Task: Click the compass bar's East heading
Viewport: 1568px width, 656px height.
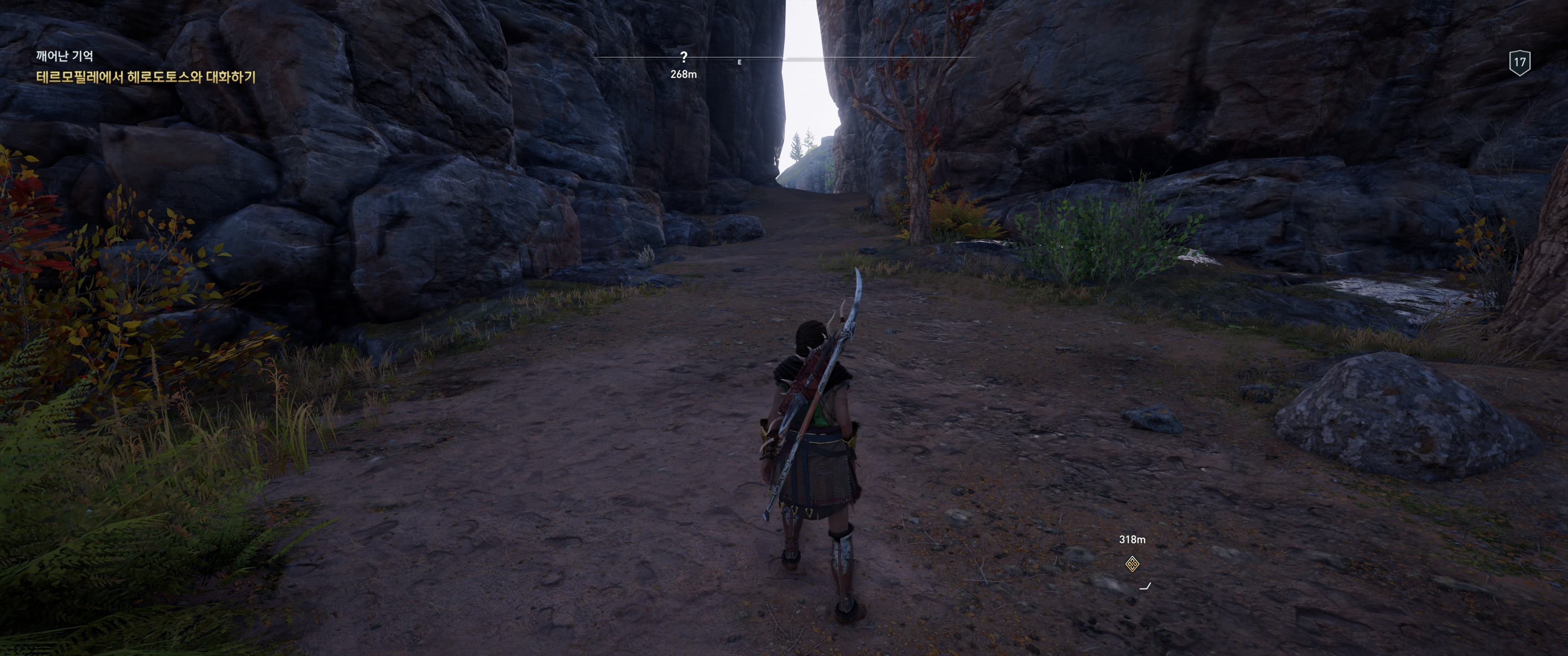Action: click(x=740, y=62)
